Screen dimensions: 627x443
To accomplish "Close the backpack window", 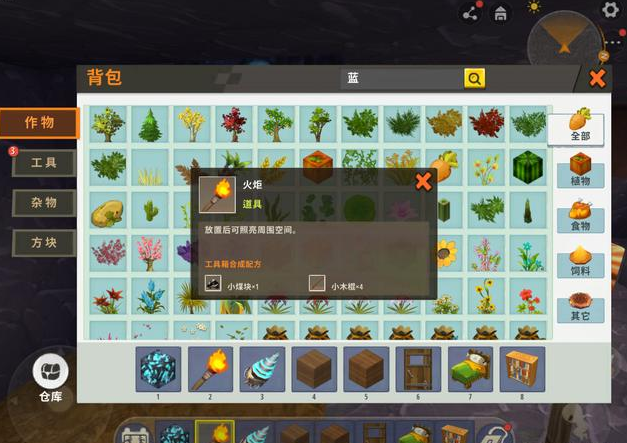I will click(x=597, y=78).
